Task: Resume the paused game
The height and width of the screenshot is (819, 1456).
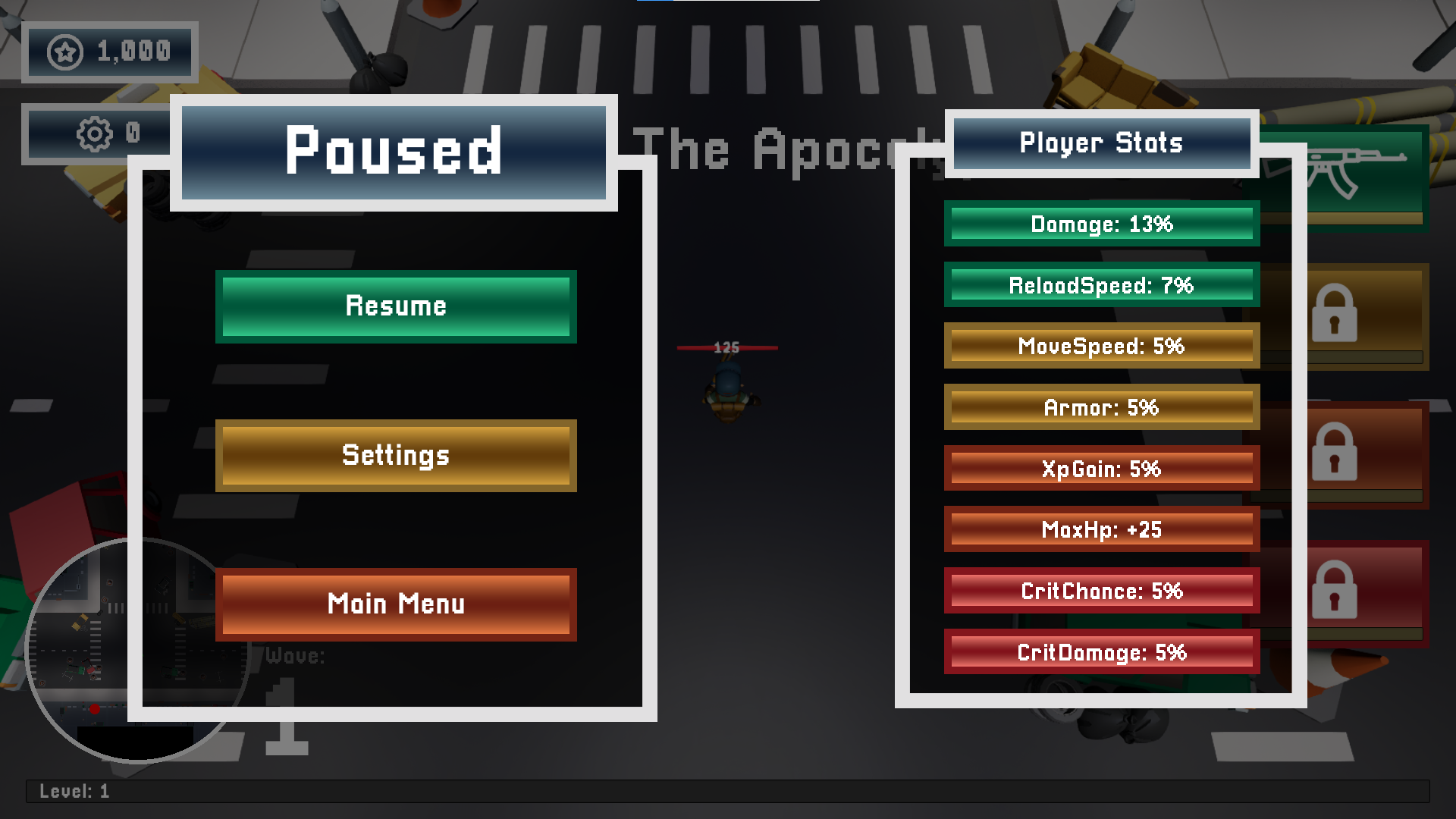Action: [x=396, y=306]
